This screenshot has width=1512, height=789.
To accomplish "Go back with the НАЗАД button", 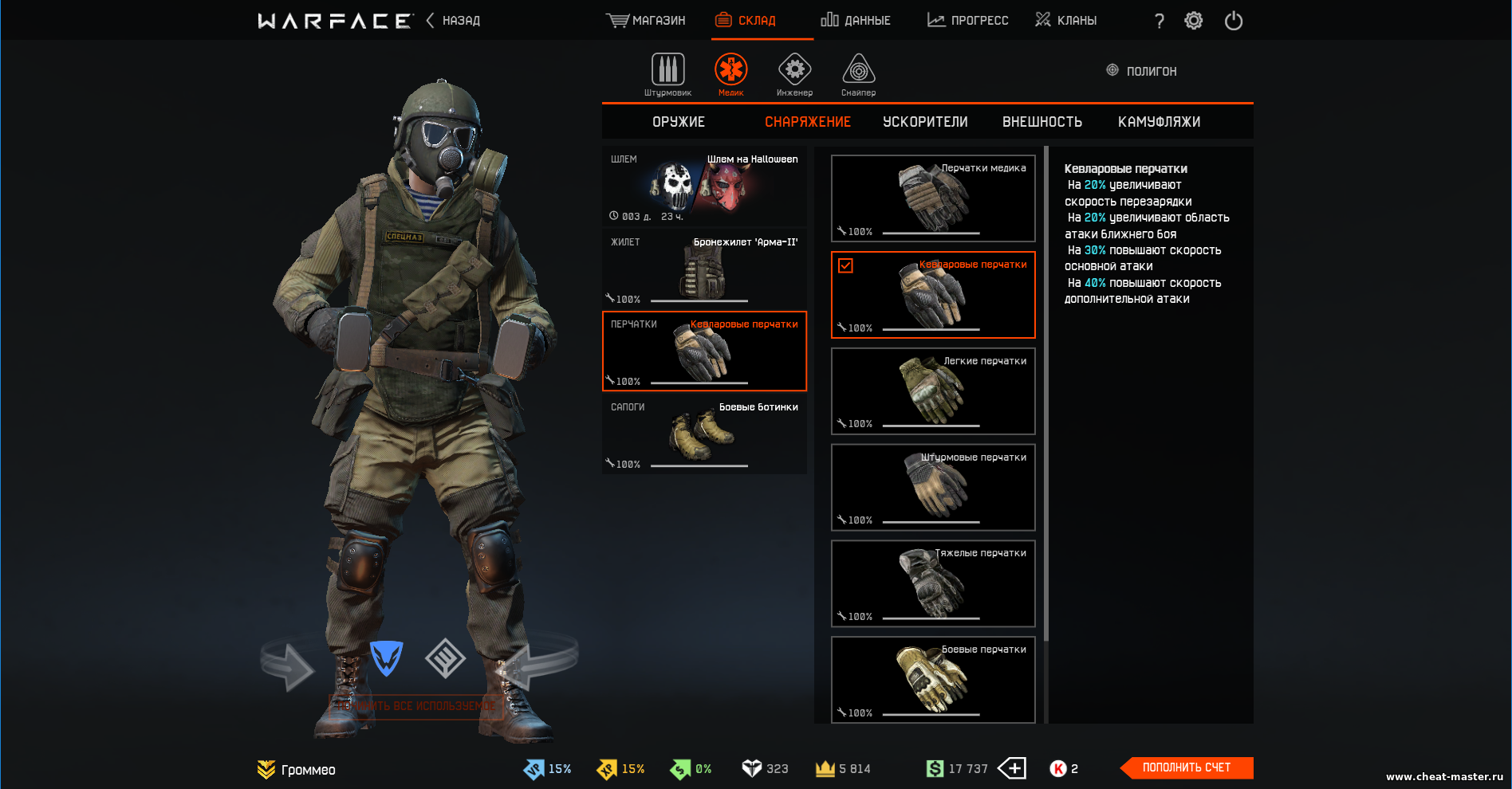I will 454,21.
